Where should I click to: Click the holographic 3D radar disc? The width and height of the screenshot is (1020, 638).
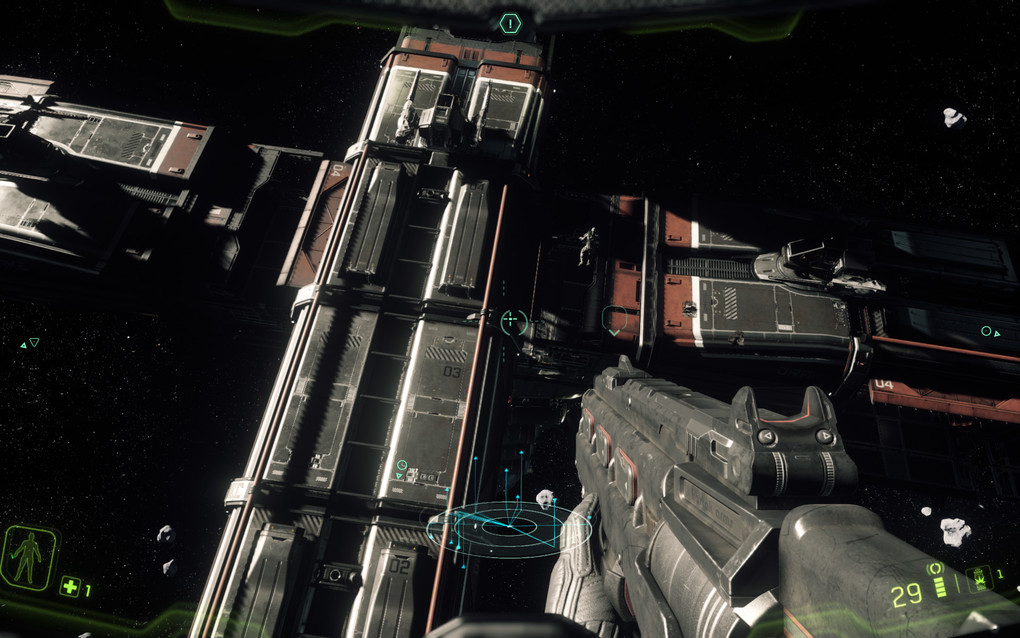coord(508,527)
